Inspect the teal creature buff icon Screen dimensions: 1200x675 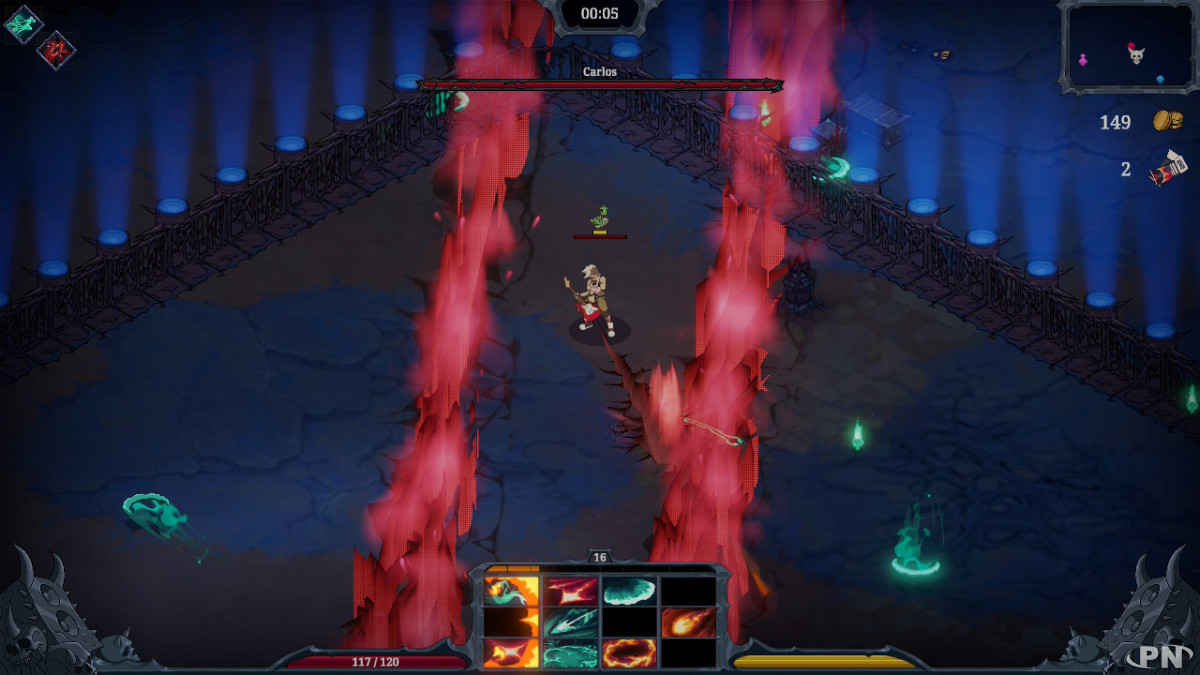point(23,24)
